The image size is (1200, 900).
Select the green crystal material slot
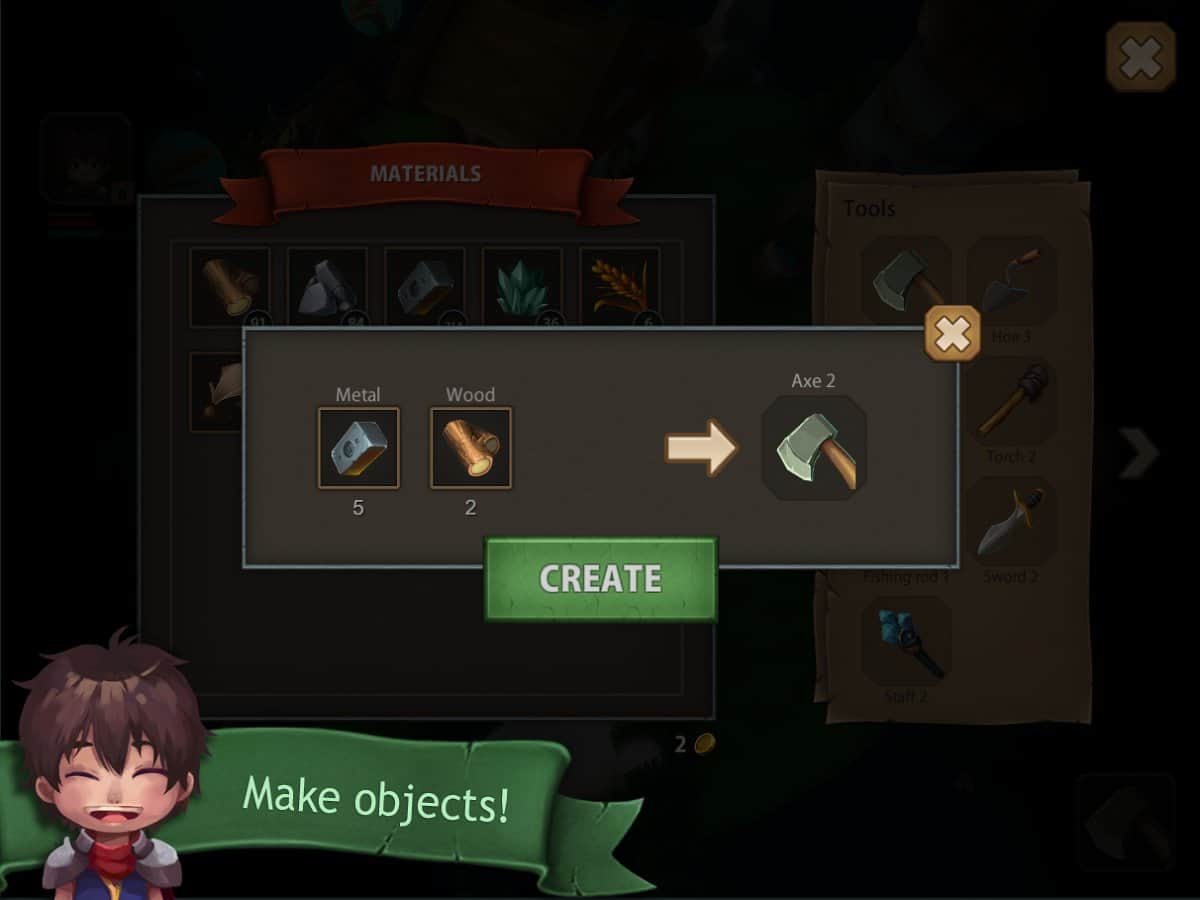tap(522, 287)
